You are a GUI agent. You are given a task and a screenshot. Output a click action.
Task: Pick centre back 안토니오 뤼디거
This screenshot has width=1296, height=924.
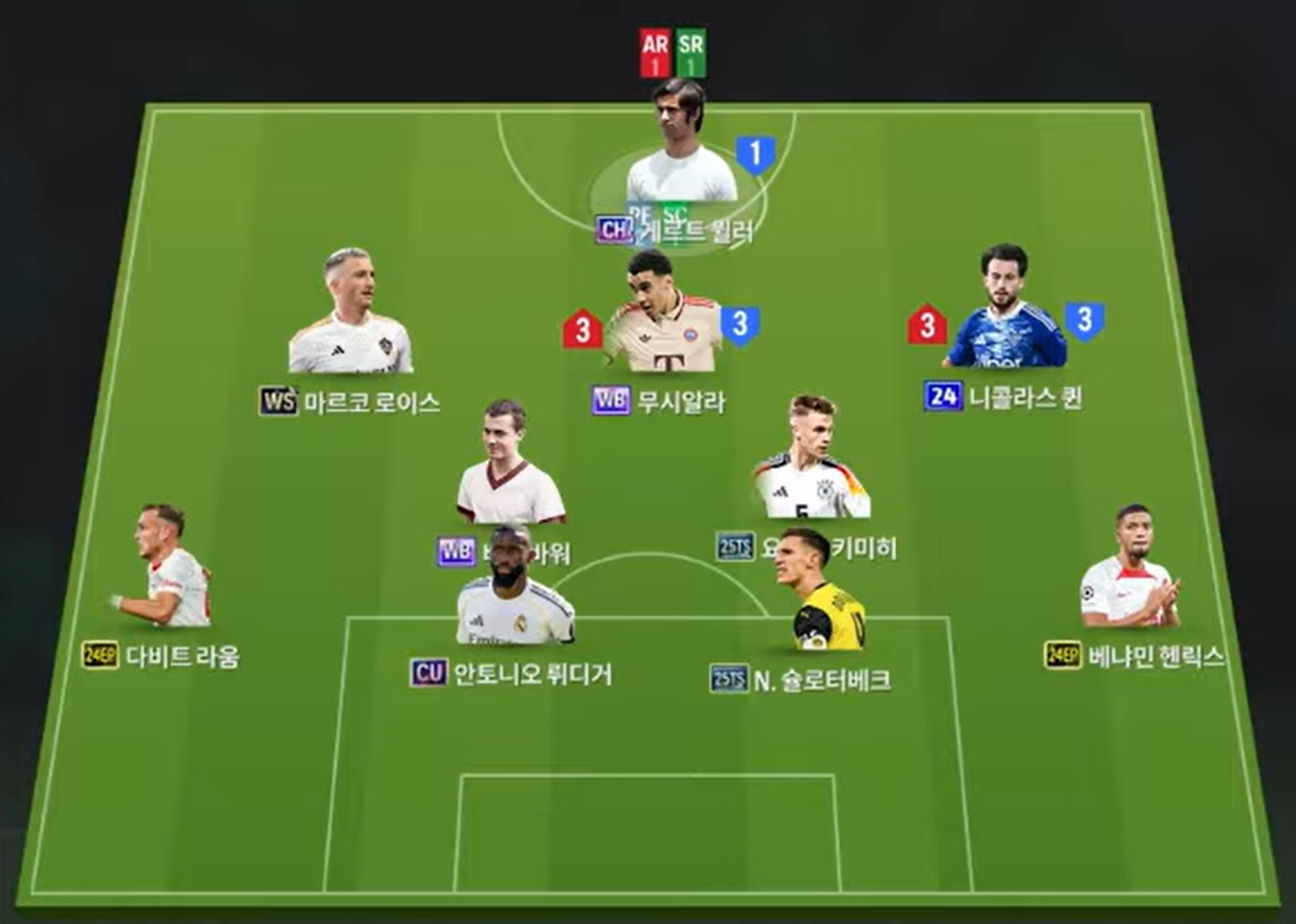click(514, 591)
